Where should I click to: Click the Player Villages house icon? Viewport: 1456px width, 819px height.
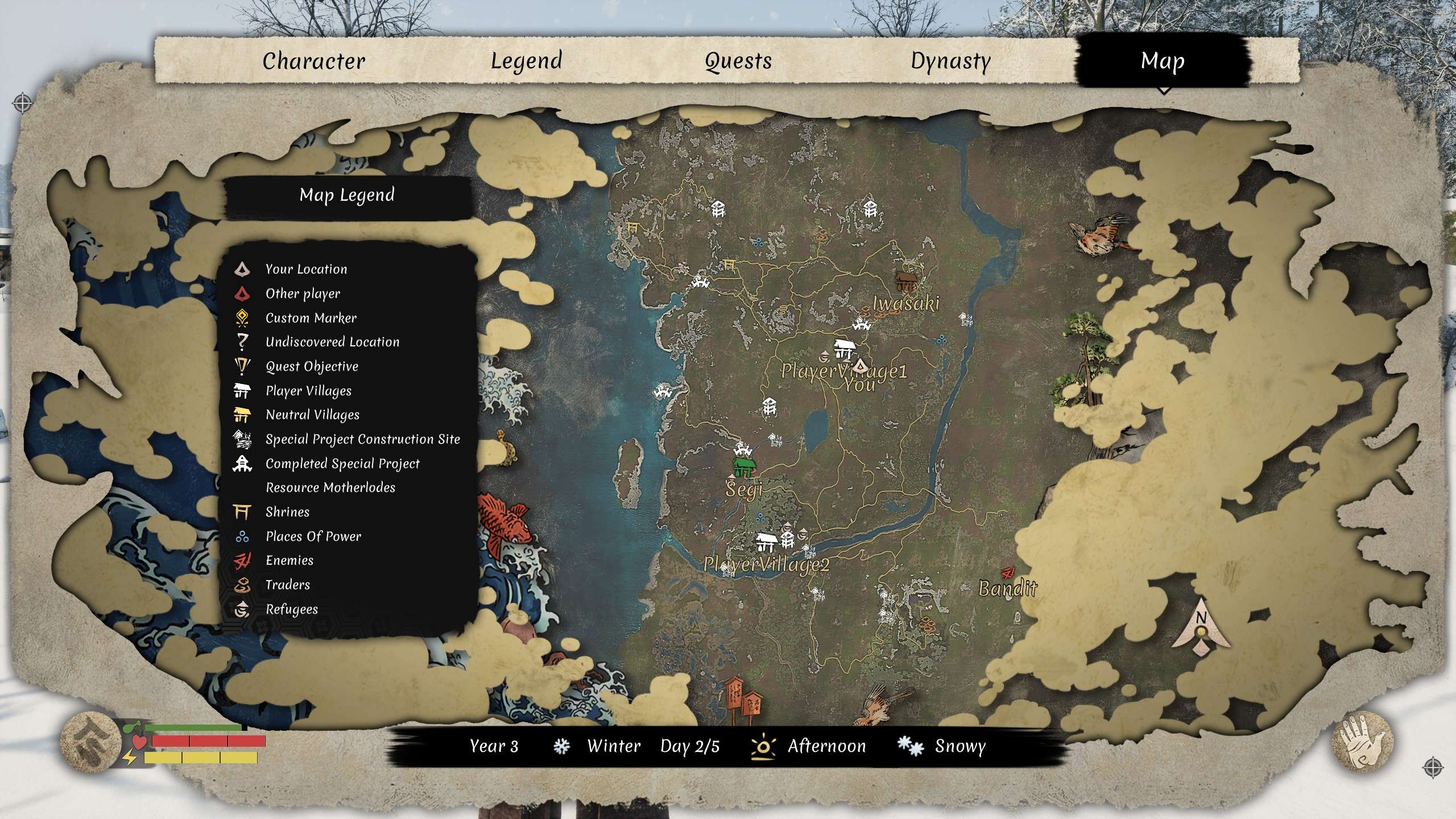[x=241, y=391]
